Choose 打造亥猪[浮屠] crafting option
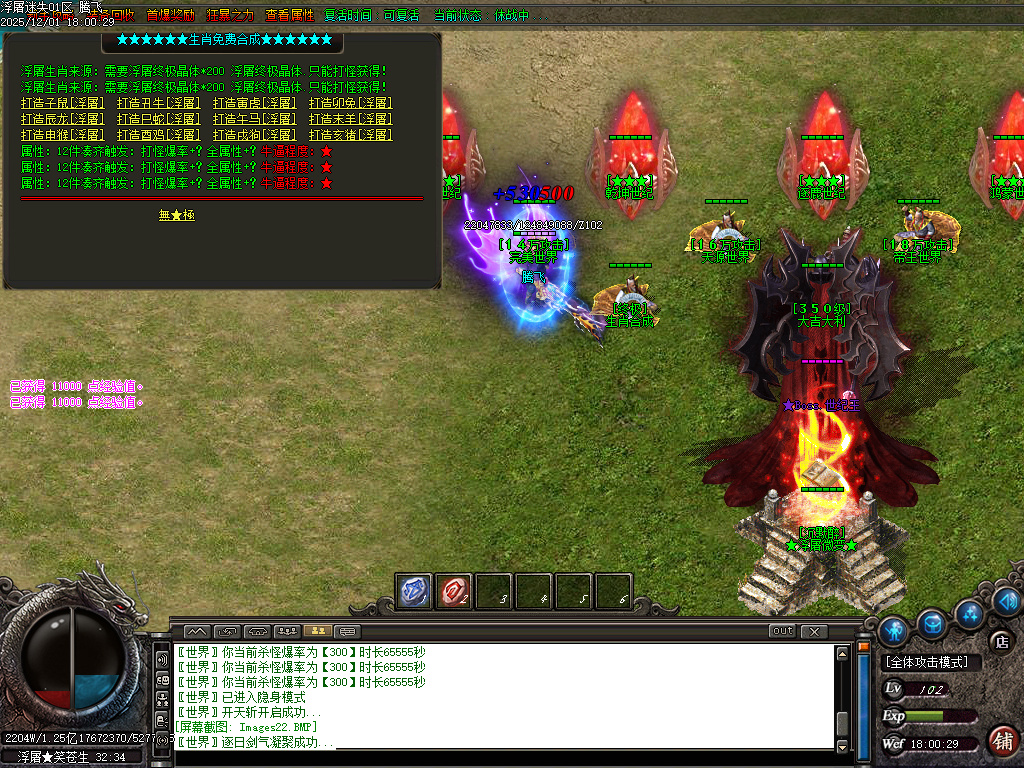This screenshot has width=1024, height=768. pyautogui.click(x=350, y=135)
